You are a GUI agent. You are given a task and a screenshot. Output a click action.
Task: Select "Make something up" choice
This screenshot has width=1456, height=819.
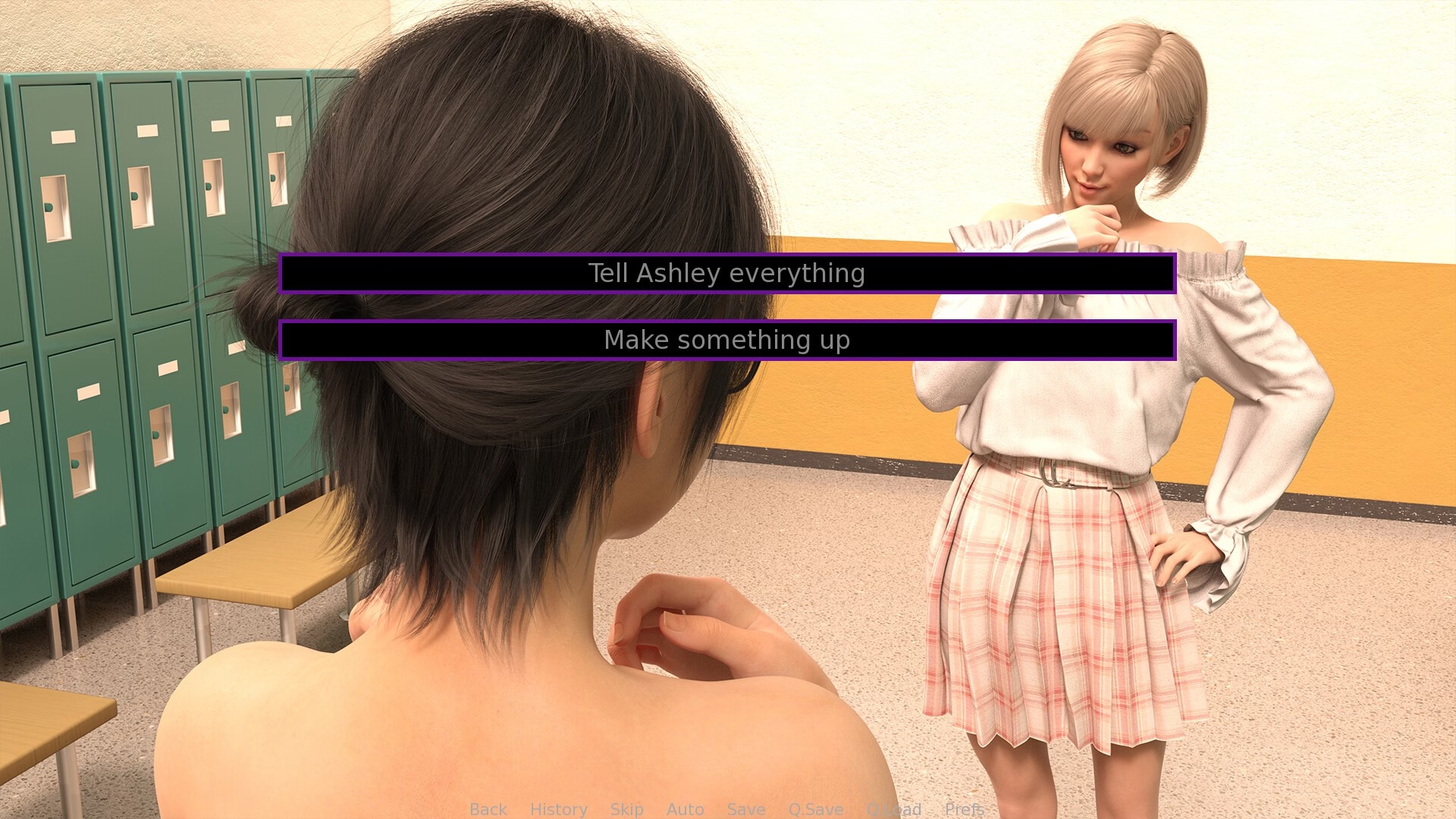click(726, 340)
